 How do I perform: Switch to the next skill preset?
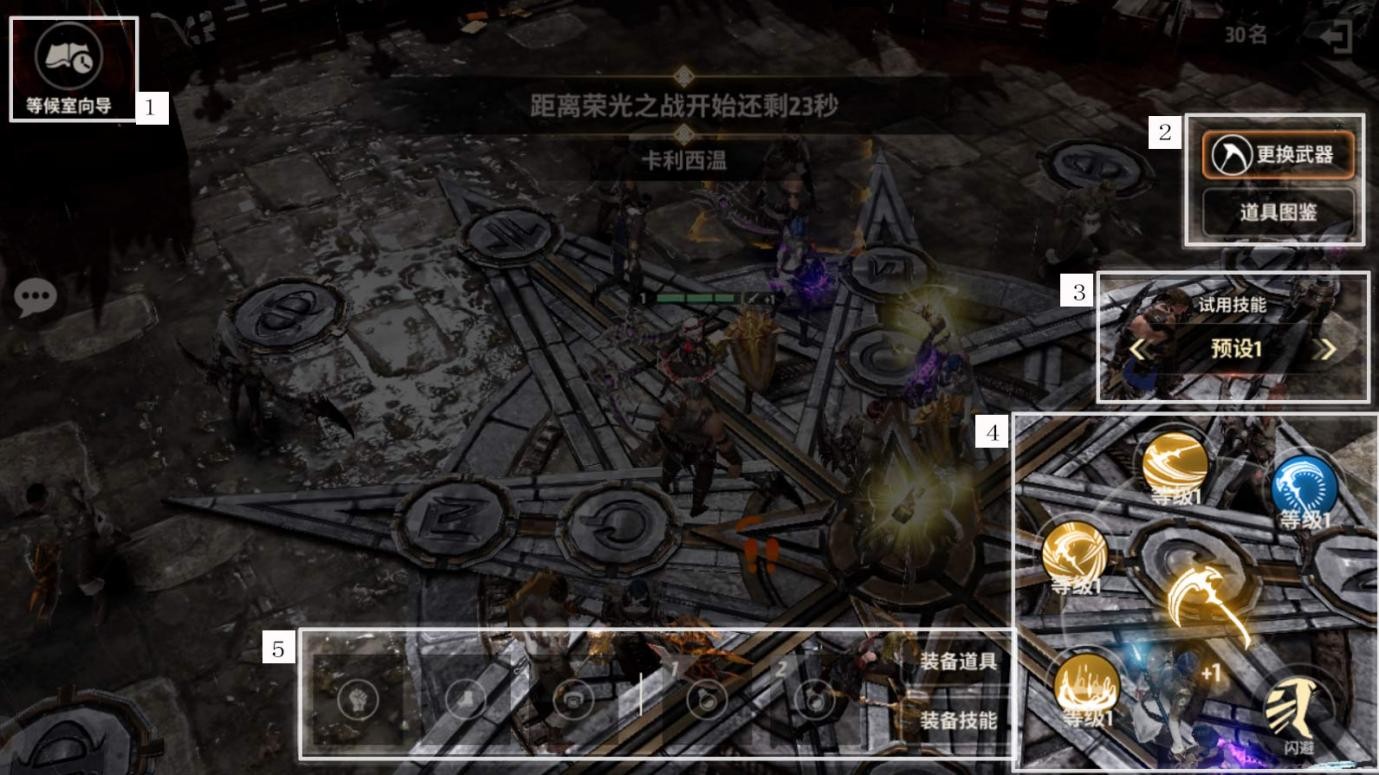point(1327,350)
